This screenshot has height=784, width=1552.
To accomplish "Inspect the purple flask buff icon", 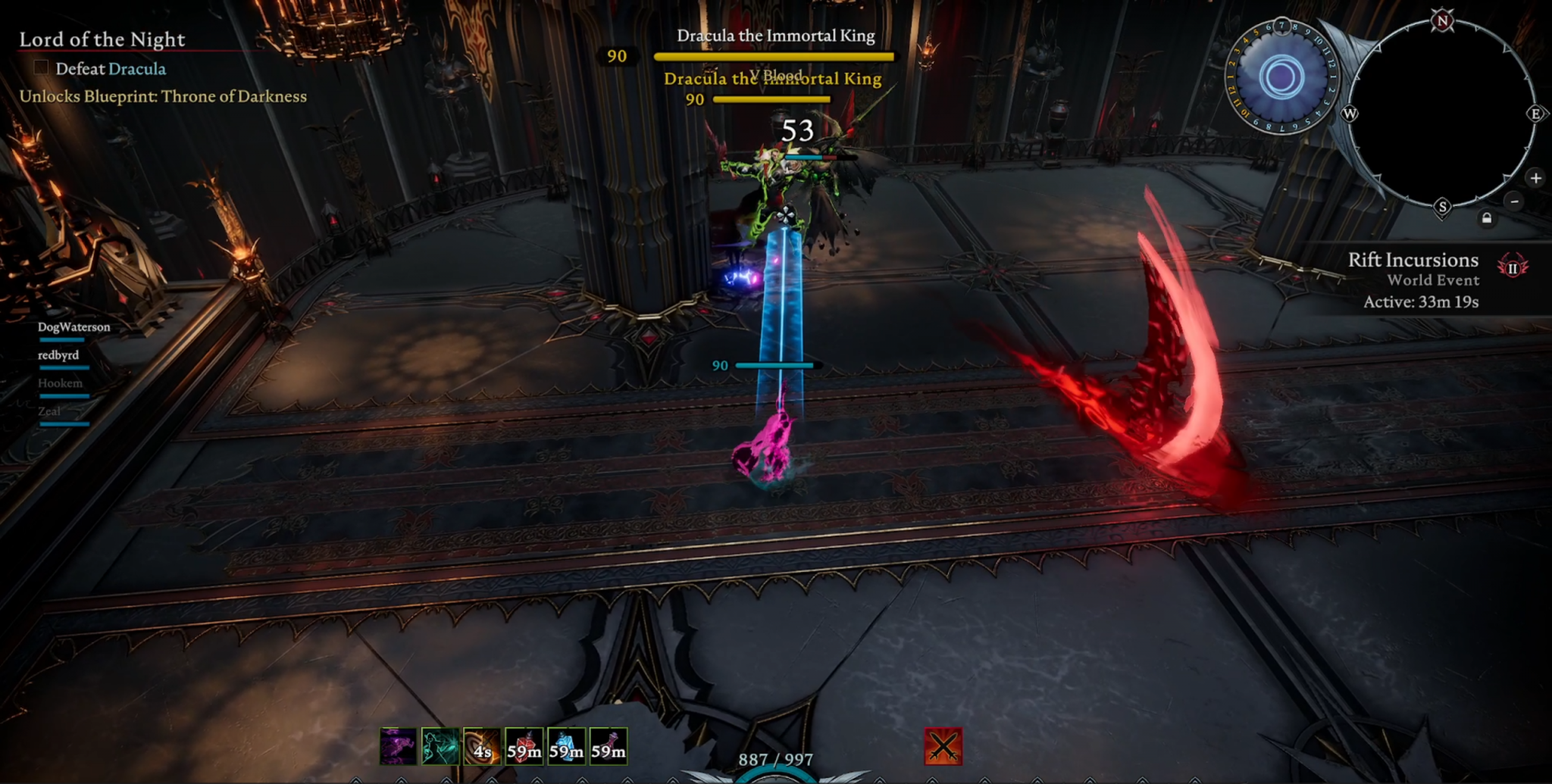I will [x=609, y=746].
